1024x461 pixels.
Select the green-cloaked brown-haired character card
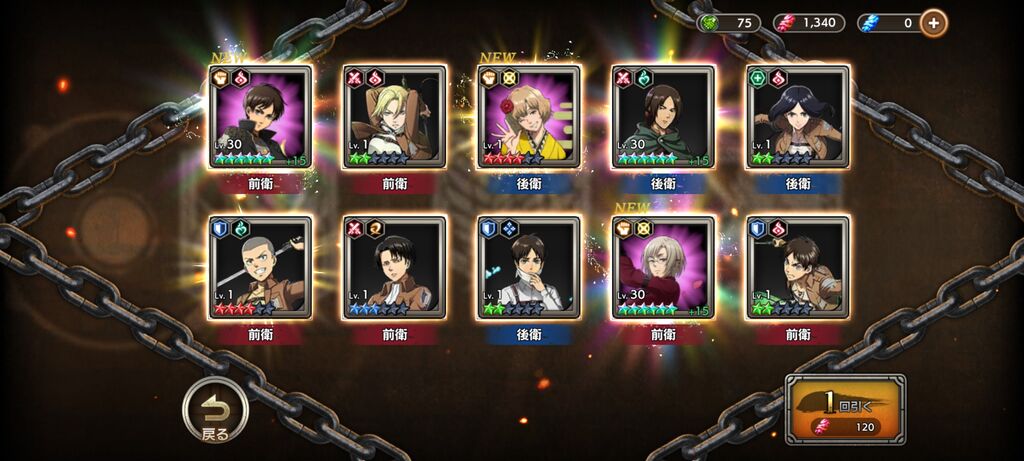pos(662,117)
